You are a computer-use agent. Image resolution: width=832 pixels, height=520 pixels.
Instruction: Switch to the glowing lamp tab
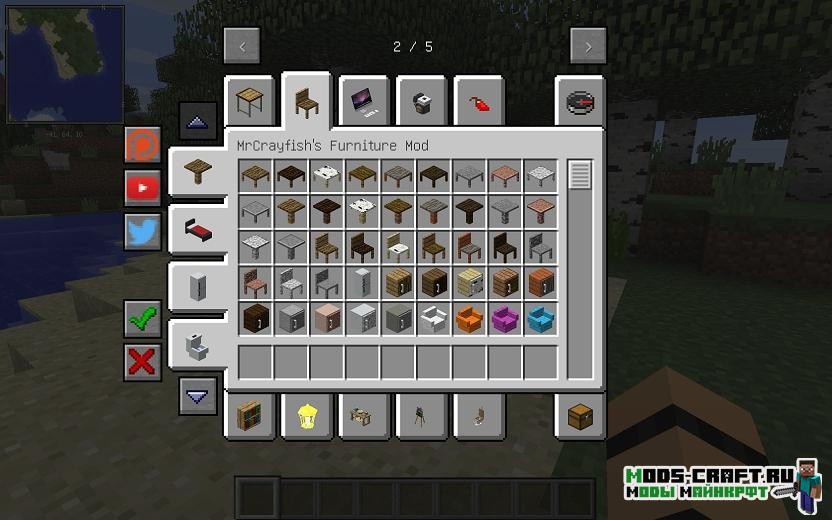[x=305, y=414]
